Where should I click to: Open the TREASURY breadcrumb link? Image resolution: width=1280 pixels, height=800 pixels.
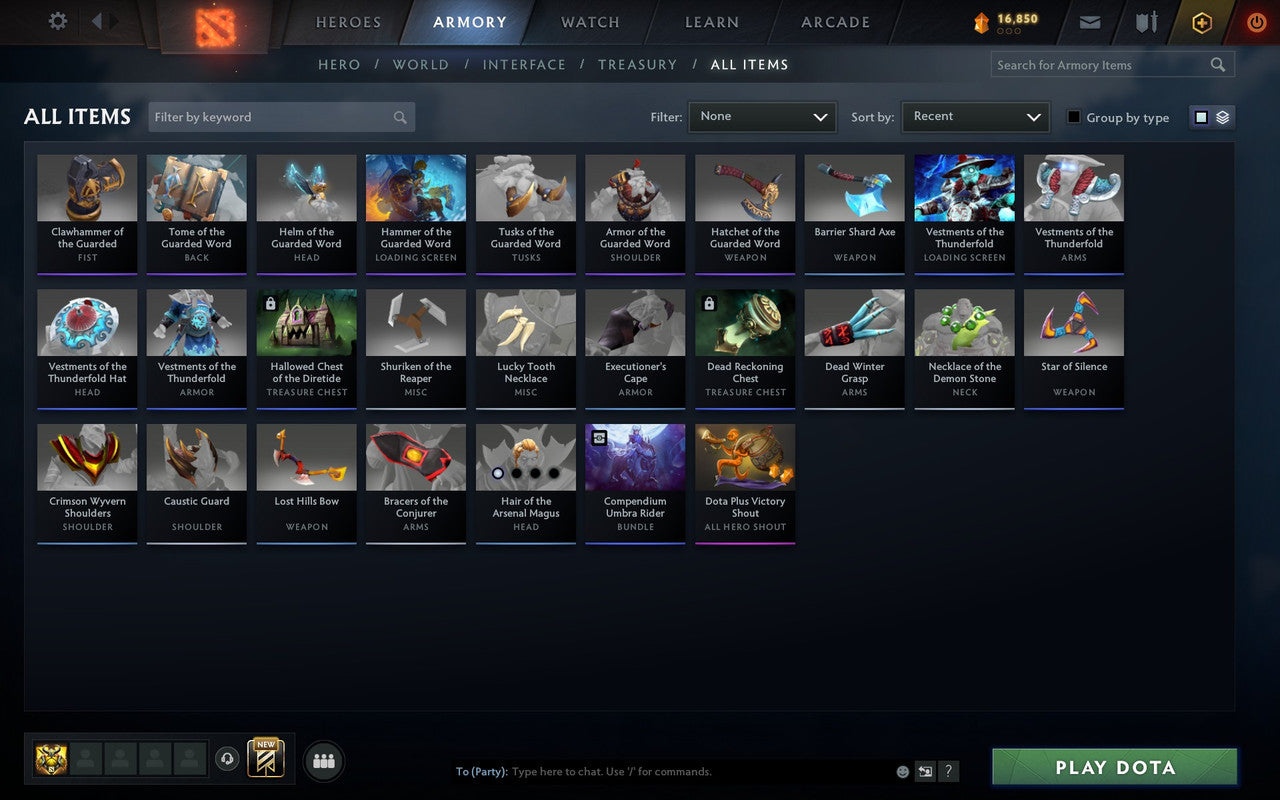(637, 64)
